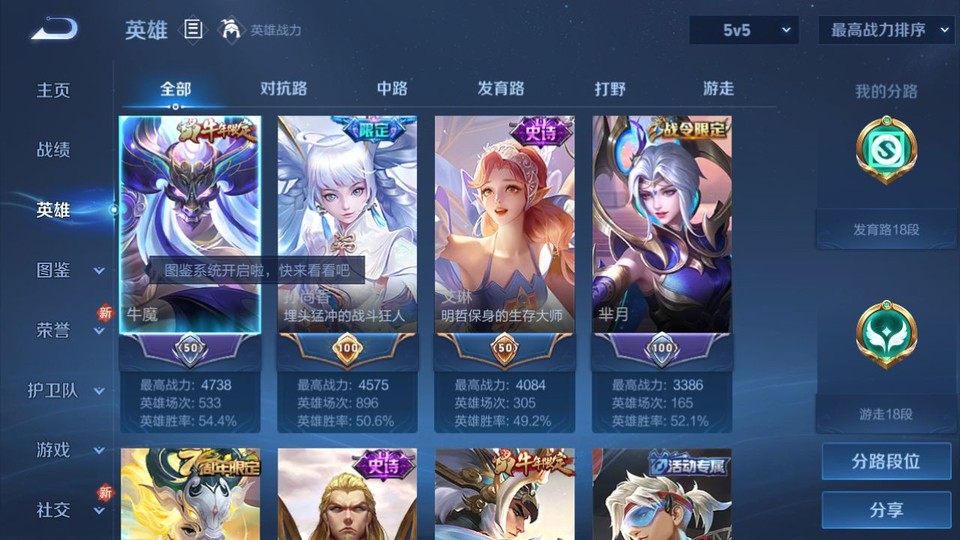Open the 最高战力排序 sort dropdown
Screen dimensions: 960x540
(x=887, y=30)
